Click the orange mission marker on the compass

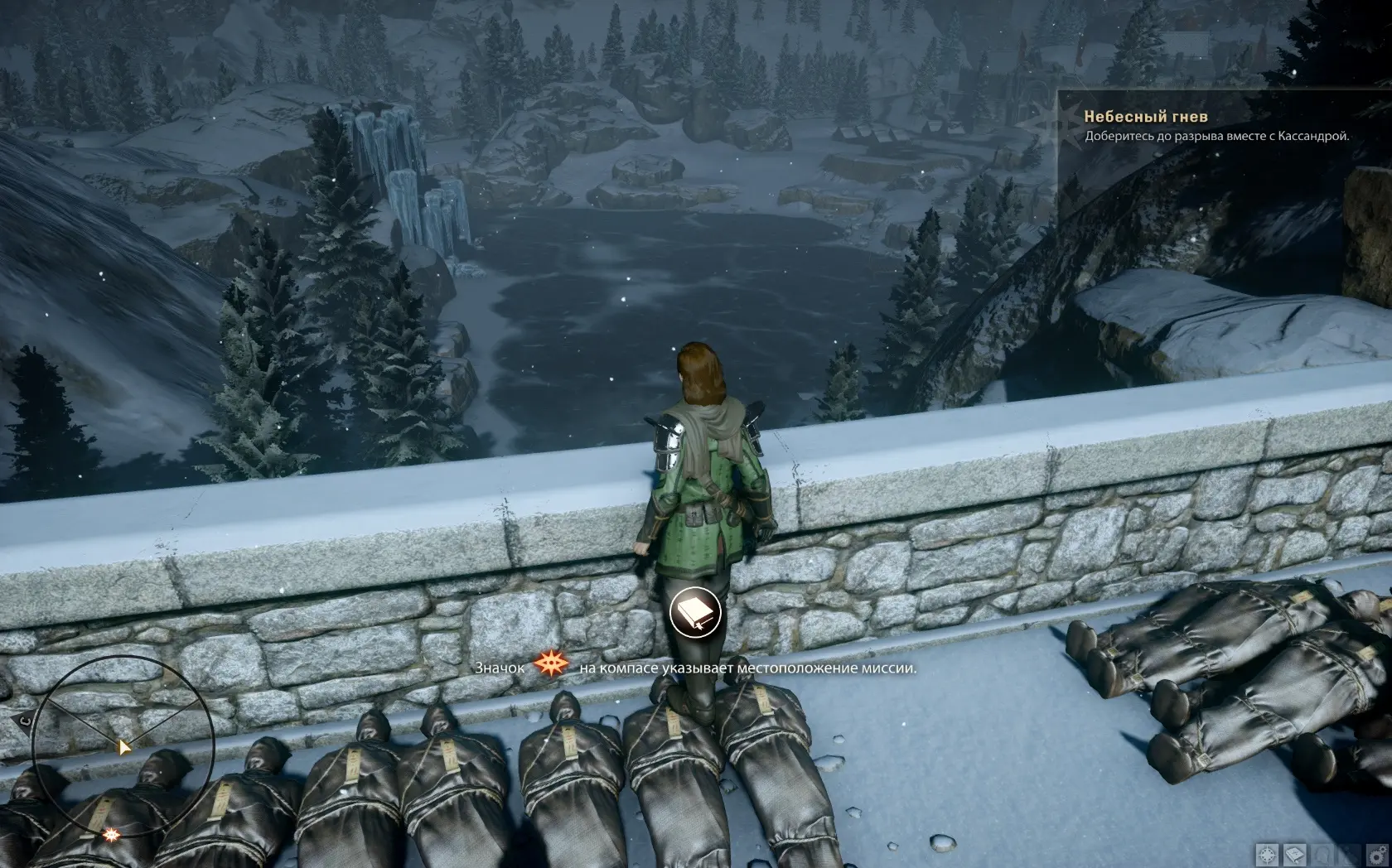(x=109, y=835)
